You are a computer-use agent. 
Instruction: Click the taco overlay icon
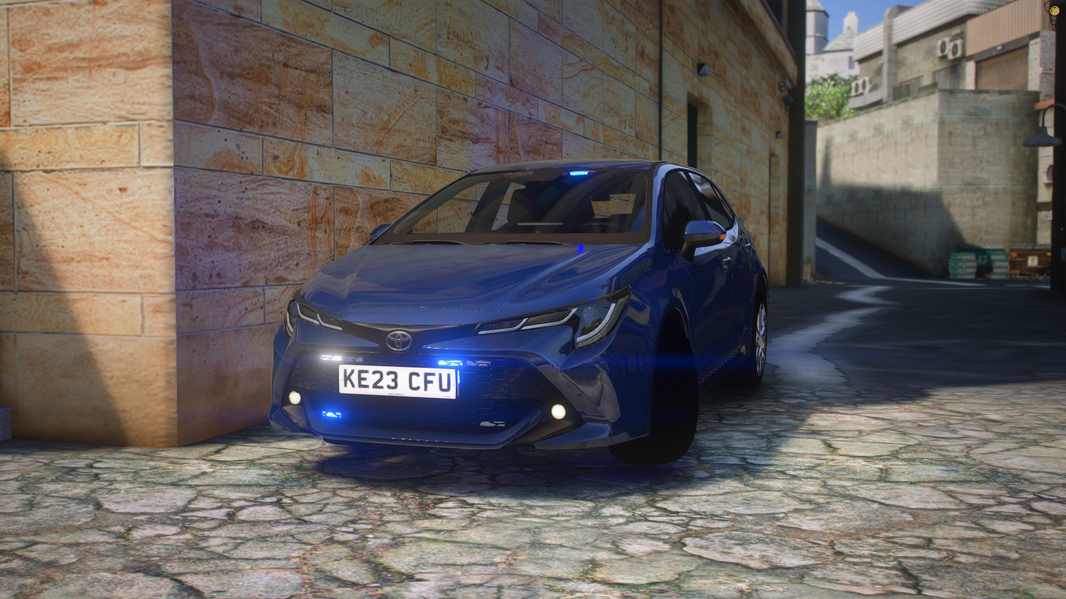click(1053, 10)
